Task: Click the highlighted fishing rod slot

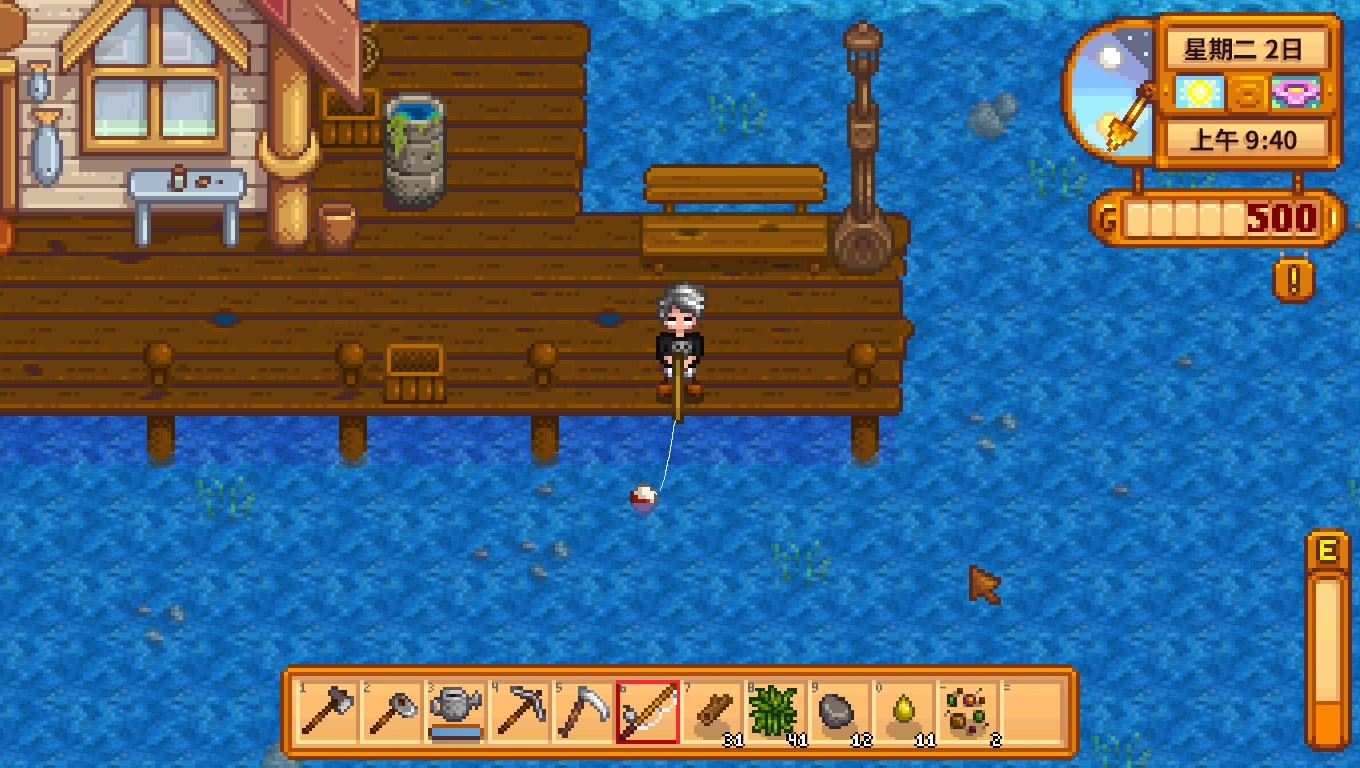Action: [x=647, y=712]
